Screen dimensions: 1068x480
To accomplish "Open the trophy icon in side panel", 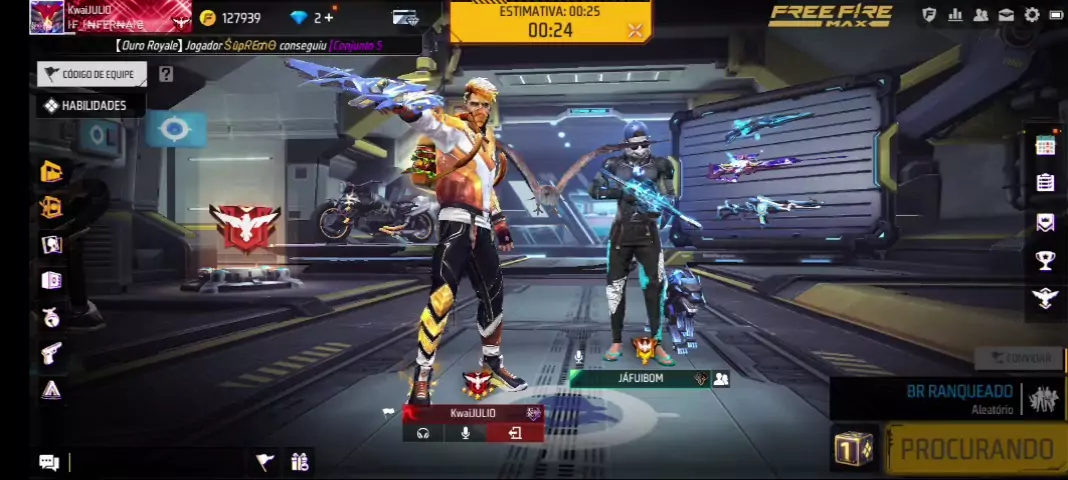I will tap(1045, 260).
